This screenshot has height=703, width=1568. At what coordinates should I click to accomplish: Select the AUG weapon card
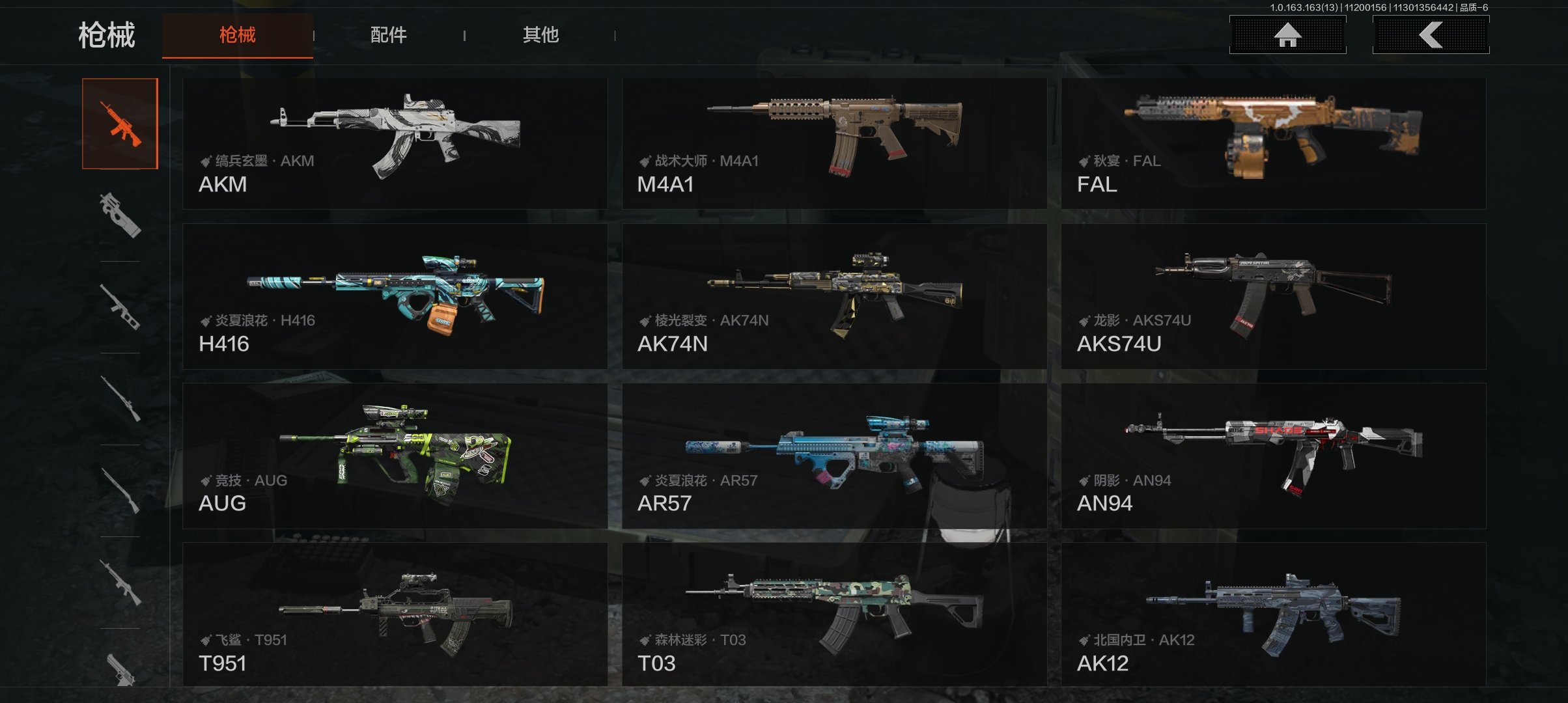tap(395, 456)
